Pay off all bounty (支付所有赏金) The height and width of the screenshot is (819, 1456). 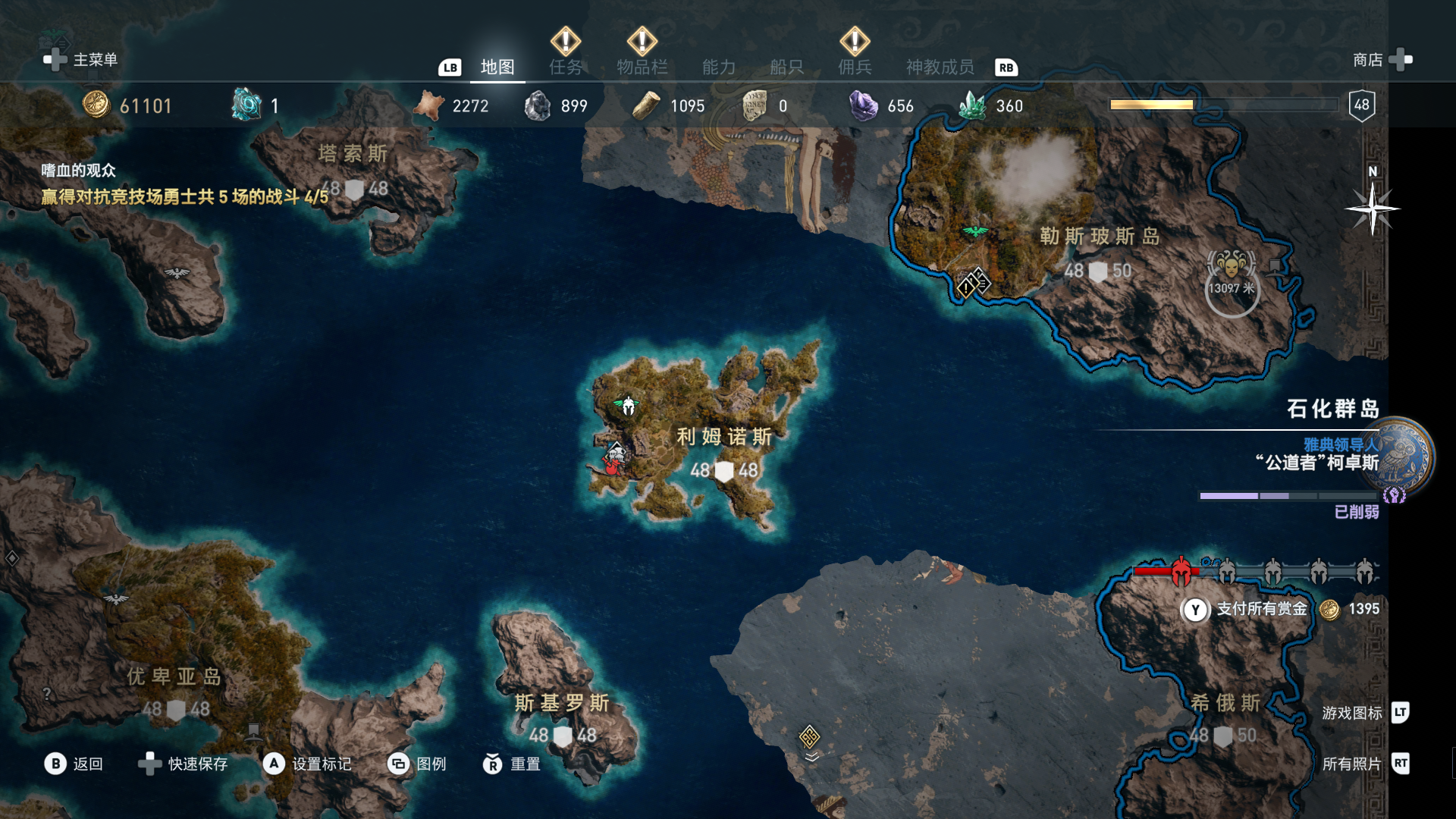point(1262,609)
